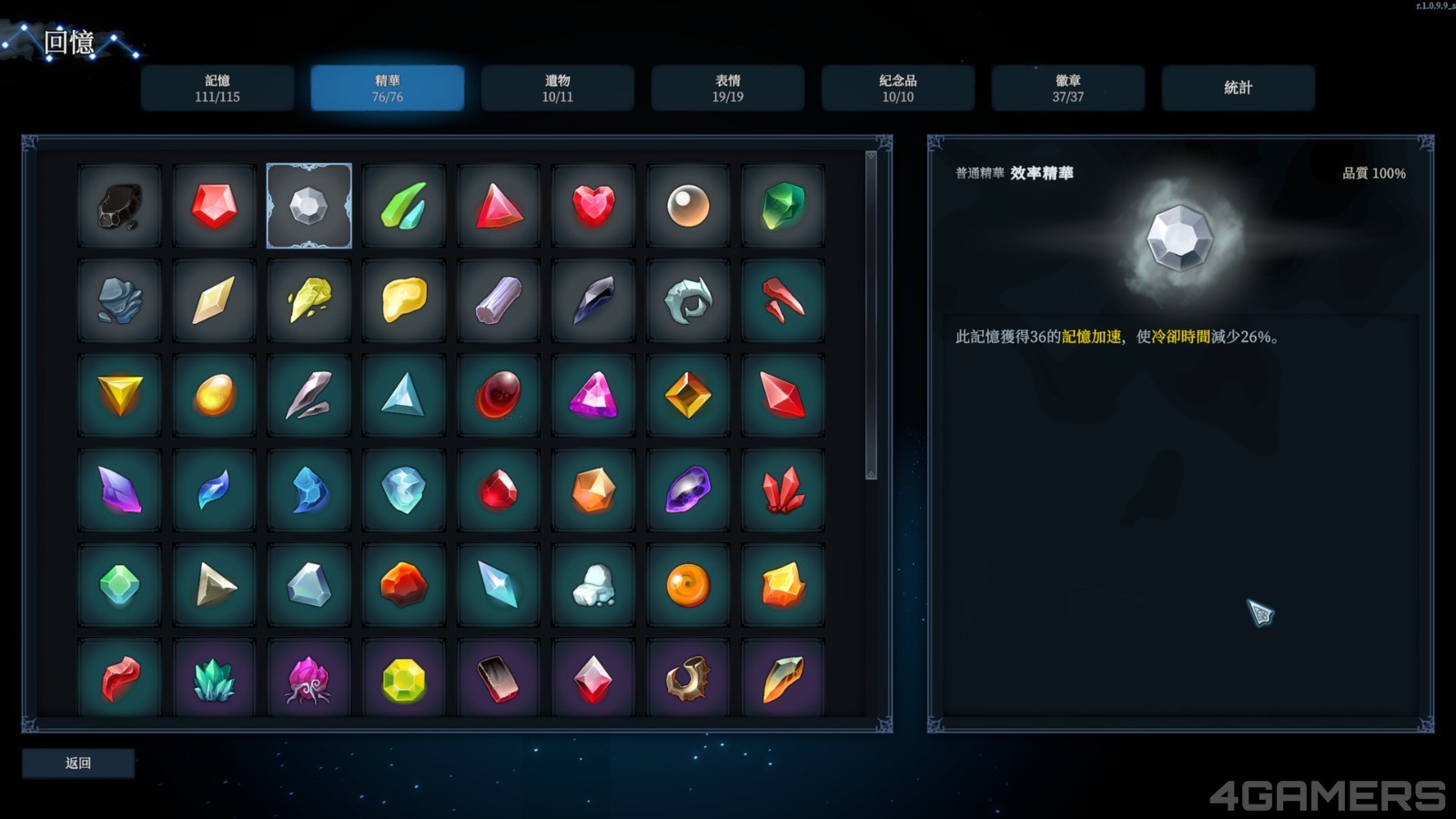
Task: Click the 返回 back button
Action: pos(78,763)
